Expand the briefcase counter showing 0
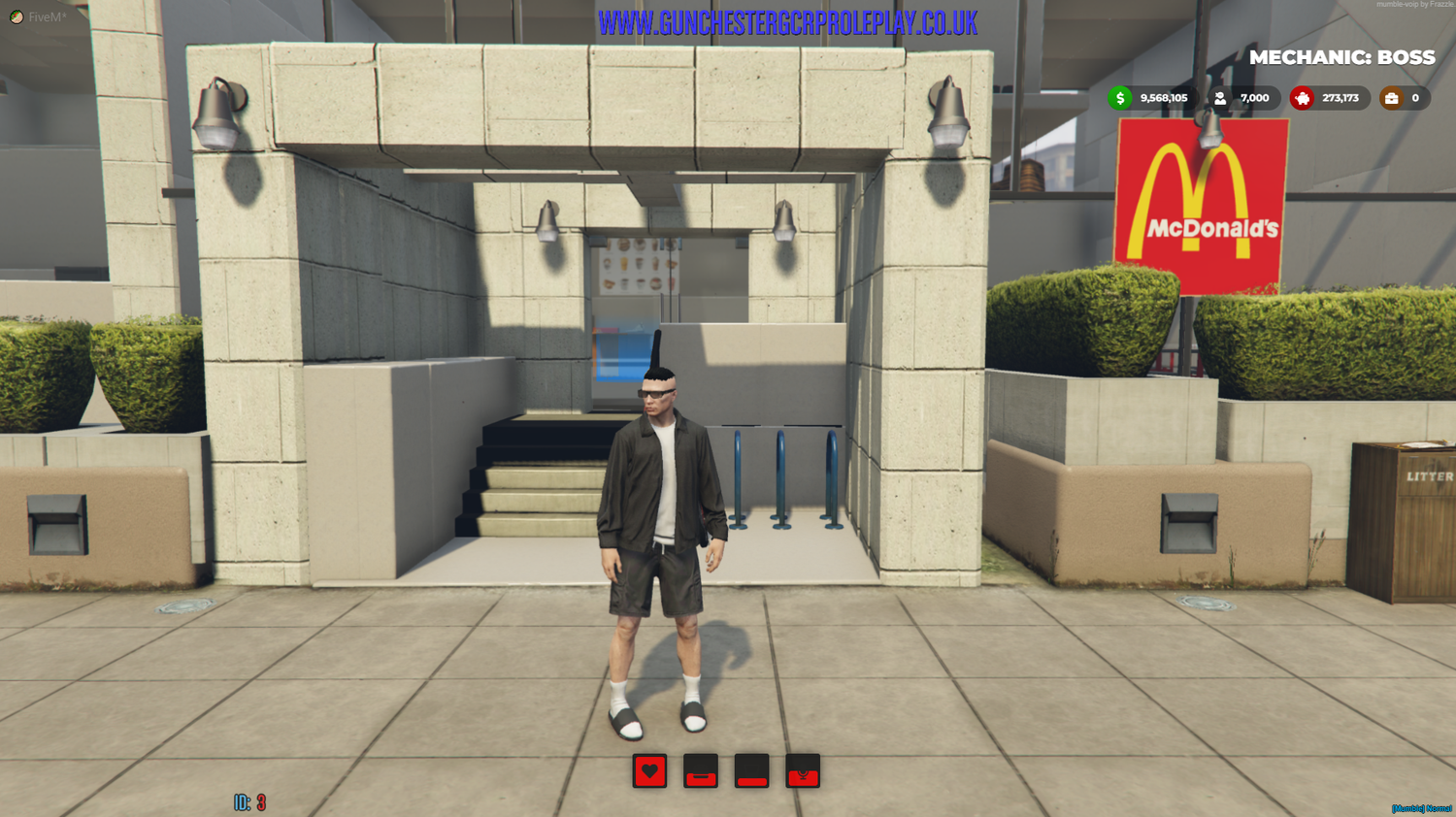 coord(1414,97)
